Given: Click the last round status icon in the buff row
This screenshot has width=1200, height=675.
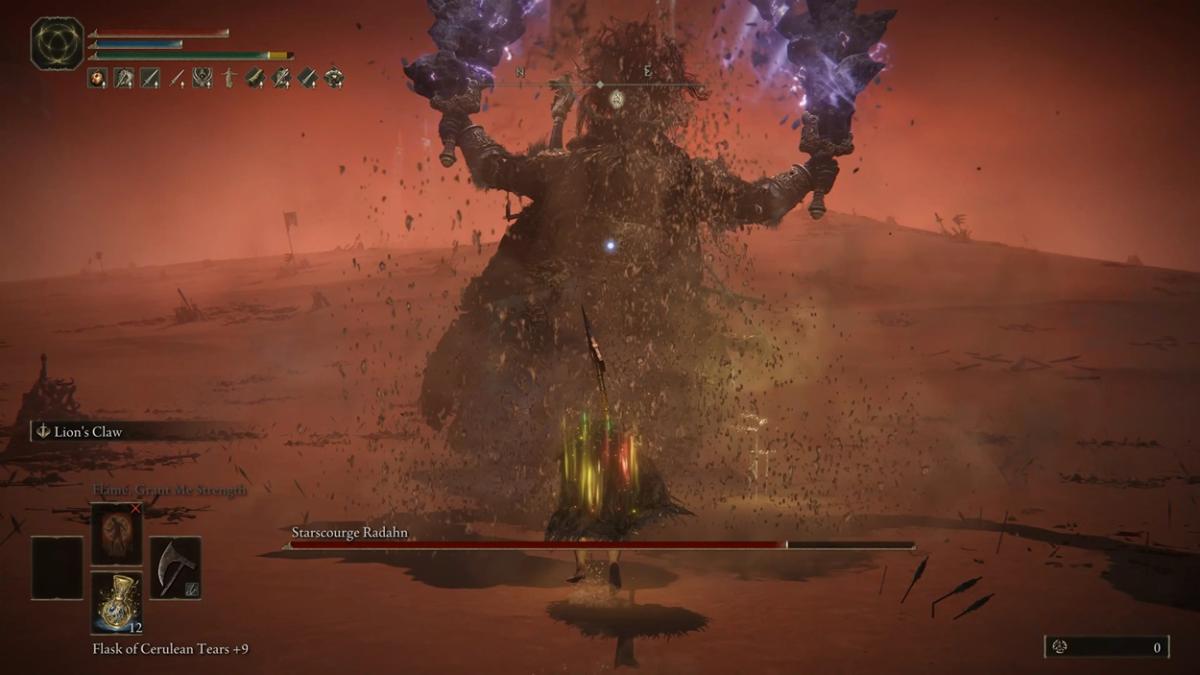Looking at the screenshot, I should click(x=334, y=78).
